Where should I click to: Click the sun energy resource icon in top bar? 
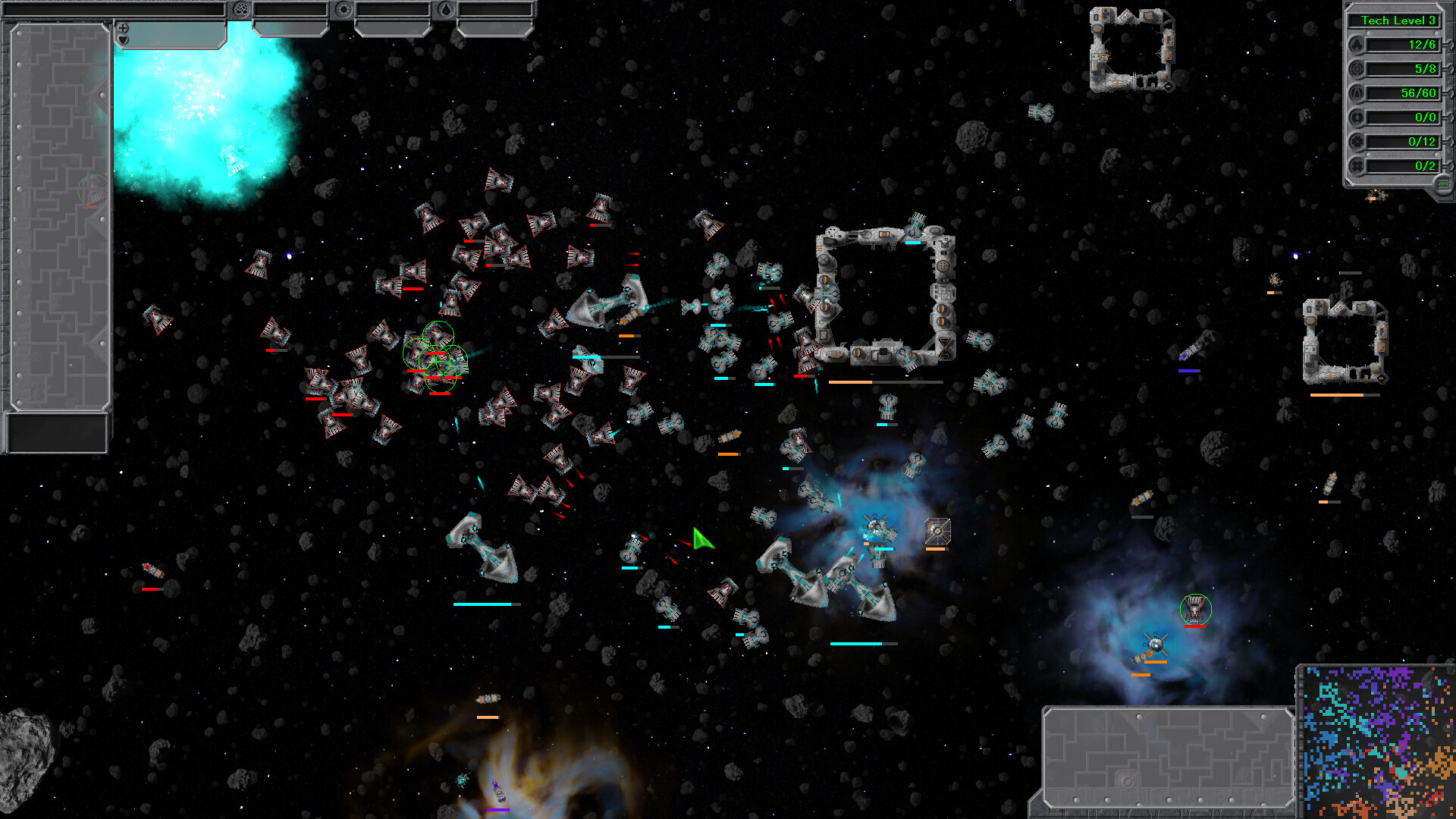[344, 8]
